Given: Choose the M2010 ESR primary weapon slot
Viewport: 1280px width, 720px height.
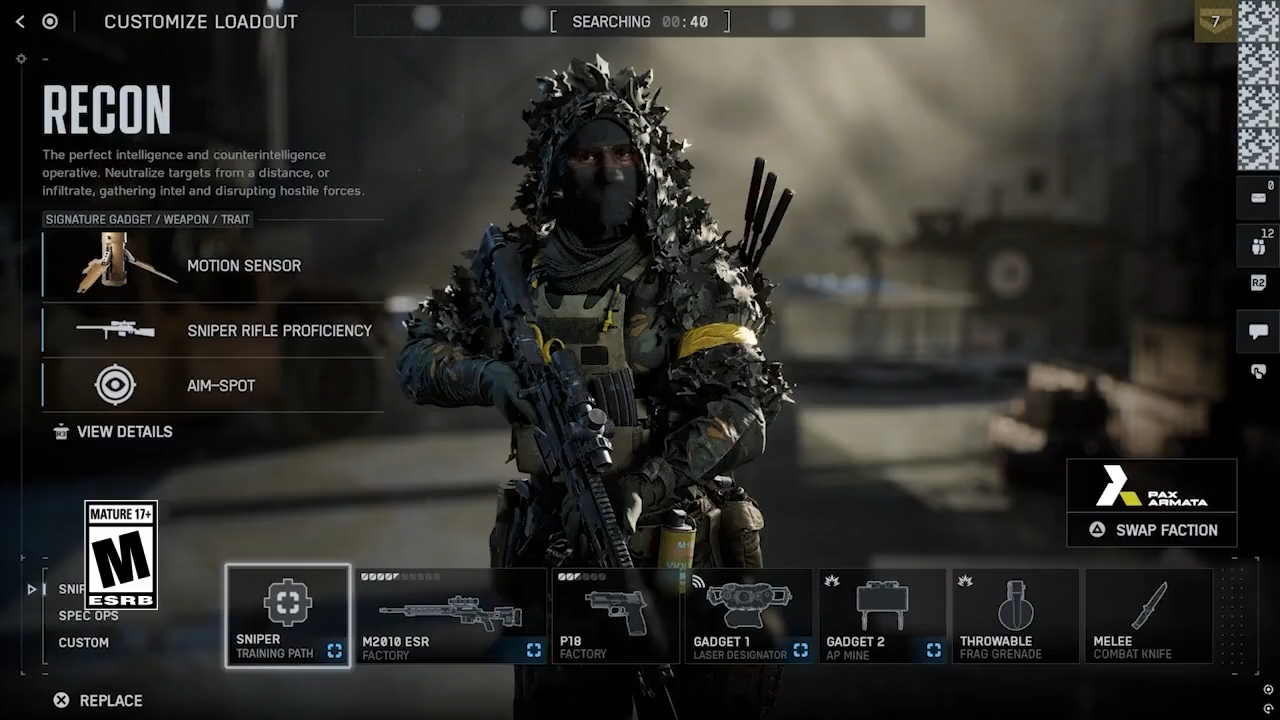Looking at the screenshot, I should (x=451, y=616).
